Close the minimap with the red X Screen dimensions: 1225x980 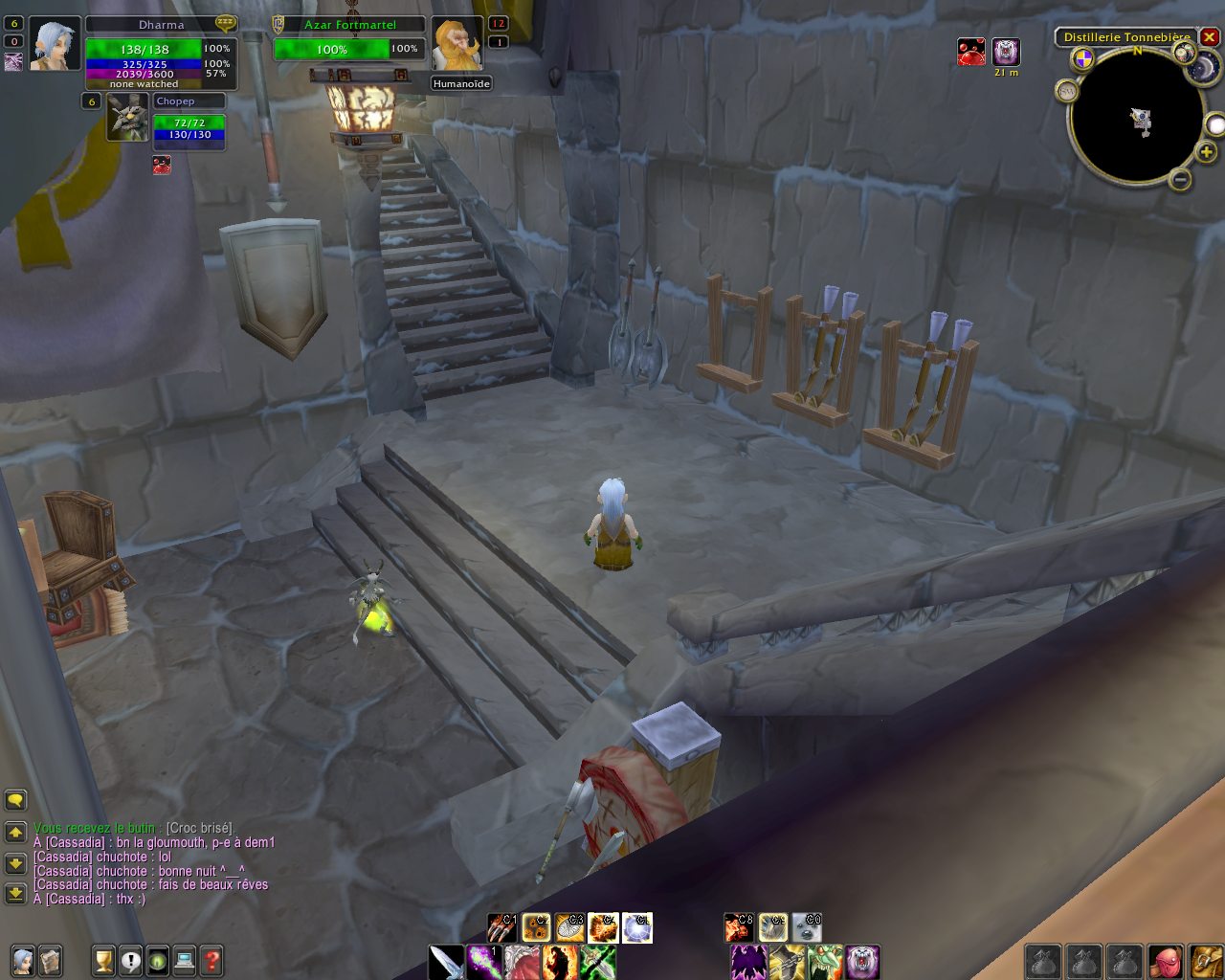[x=1210, y=37]
